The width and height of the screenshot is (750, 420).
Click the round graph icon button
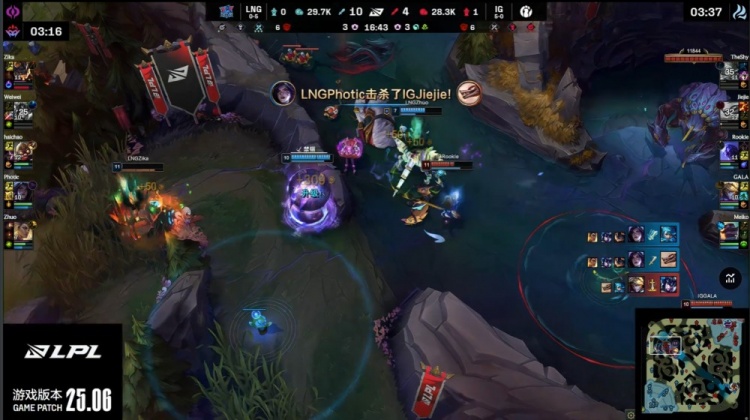[729, 279]
